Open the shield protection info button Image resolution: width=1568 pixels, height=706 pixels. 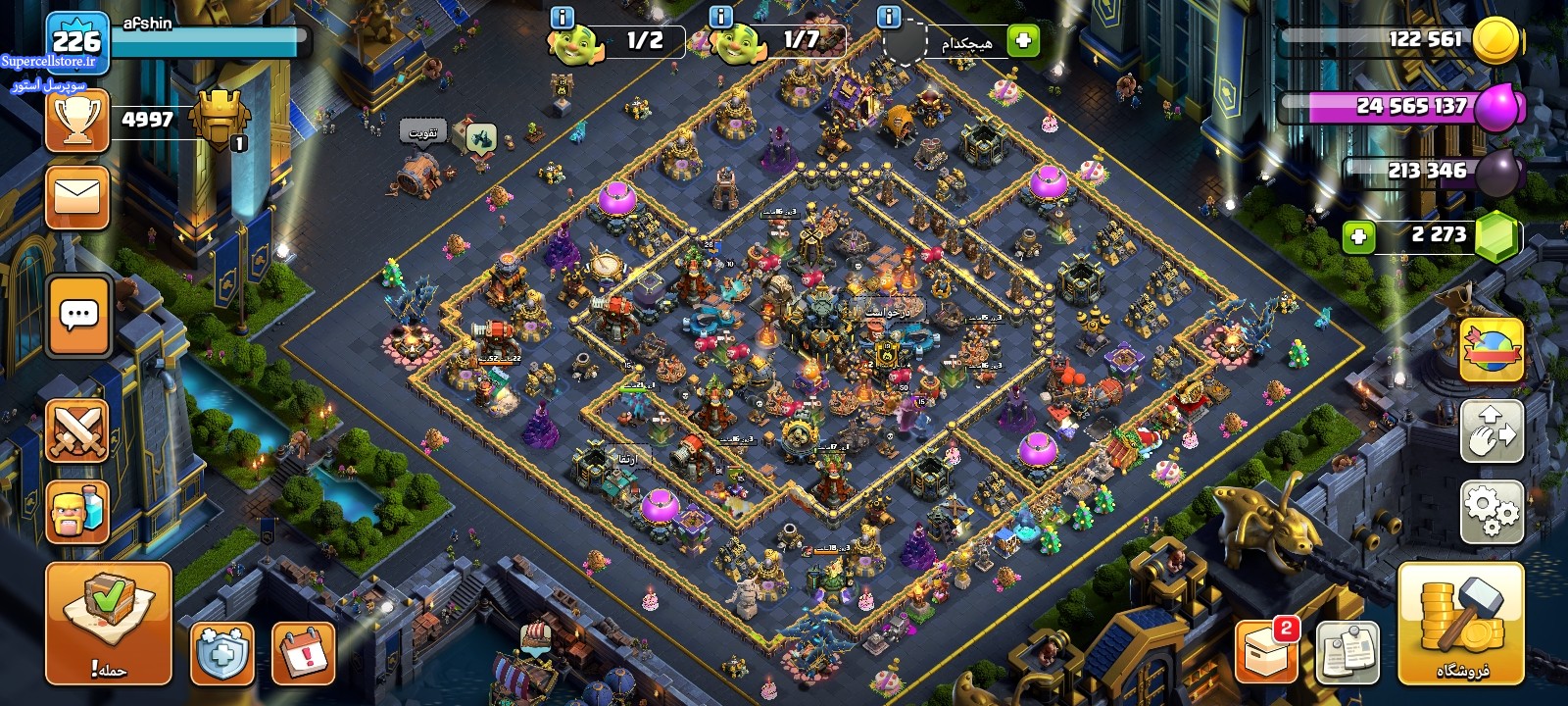point(222,651)
